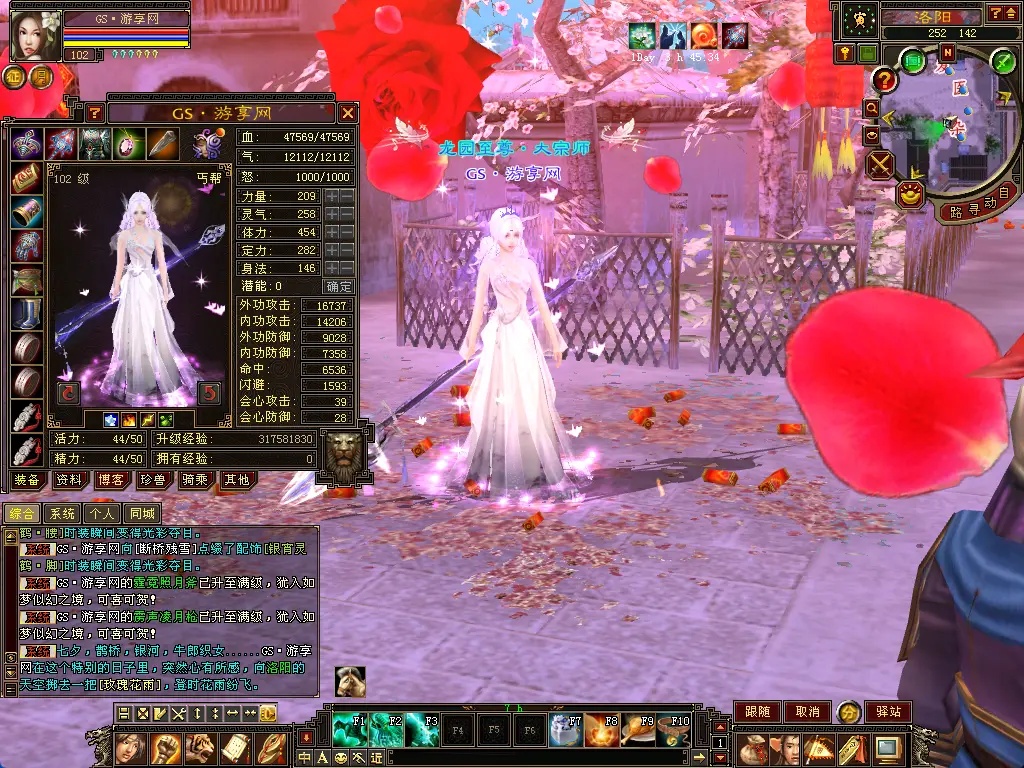Viewport: 1024px width, 768px height.
Task: Close the GS·游享网 character panel
Action: [x=347, y=113]
